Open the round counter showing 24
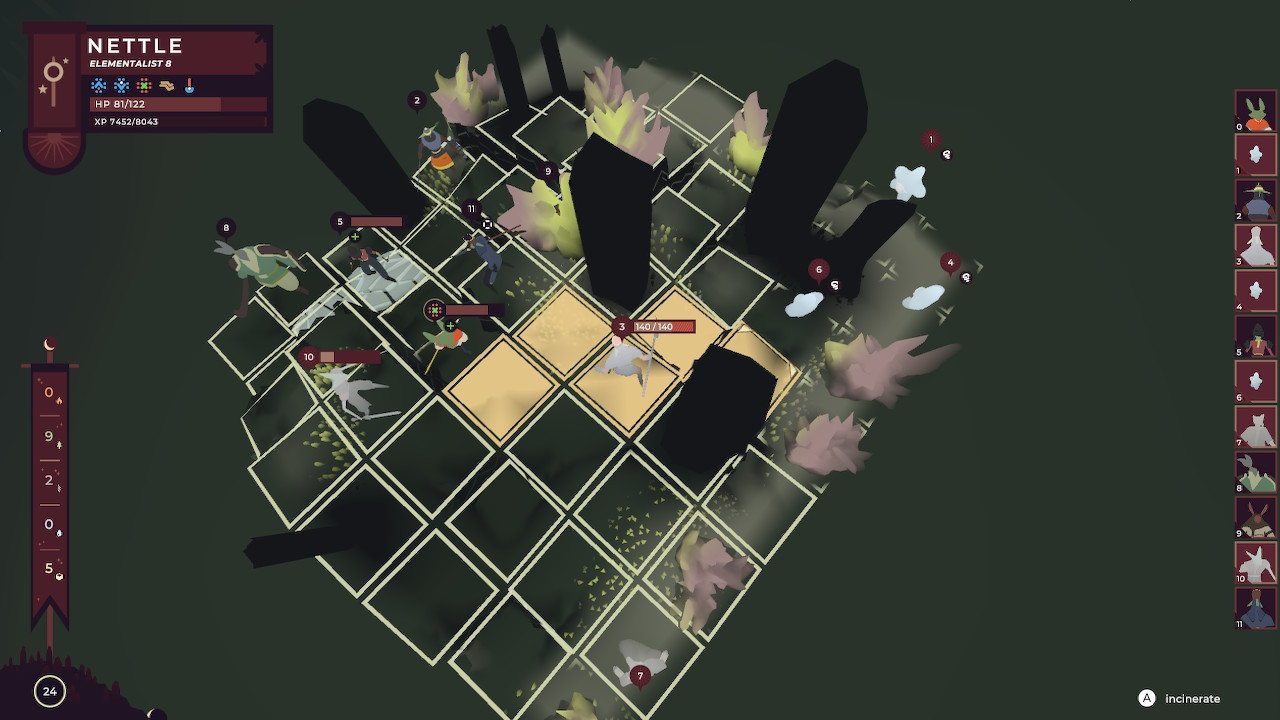 [48, 691]
